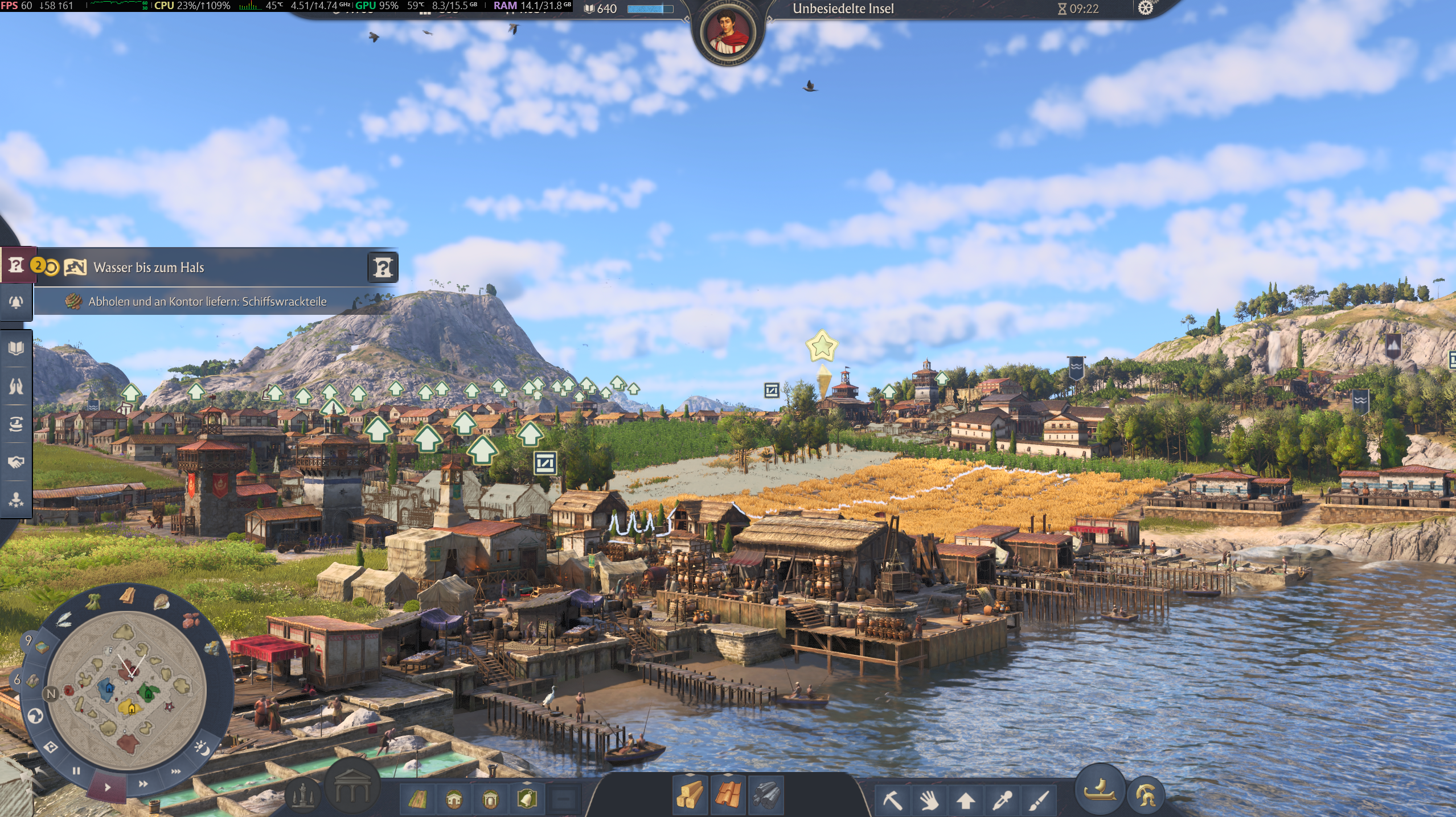Open the praying hands religion menu

pyautogui.click(x=16, y=386)
